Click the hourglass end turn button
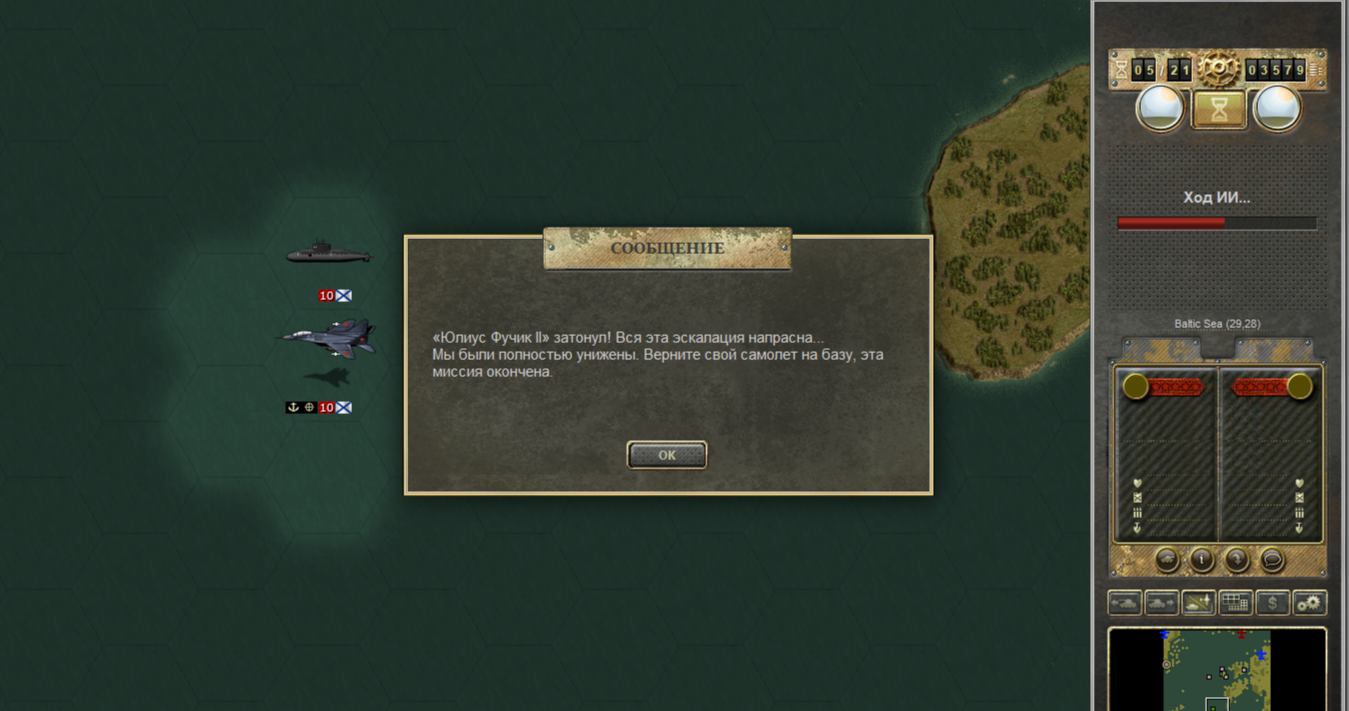This screenshot has width=1349, height=711. pyautogui.click(x=1219, y=110)
